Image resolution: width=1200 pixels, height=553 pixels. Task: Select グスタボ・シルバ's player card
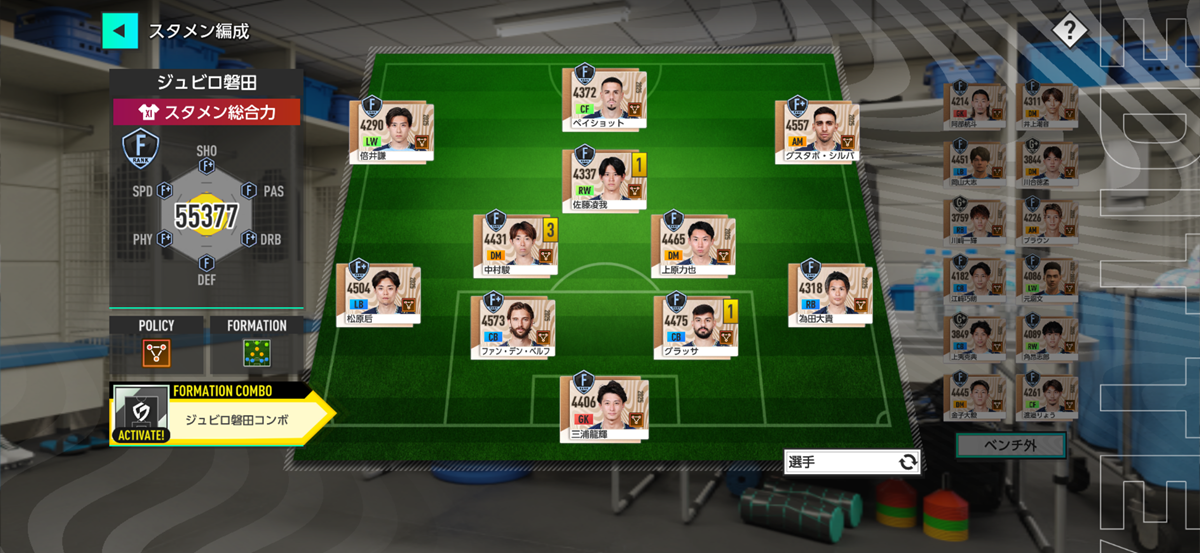click(819, 131)
